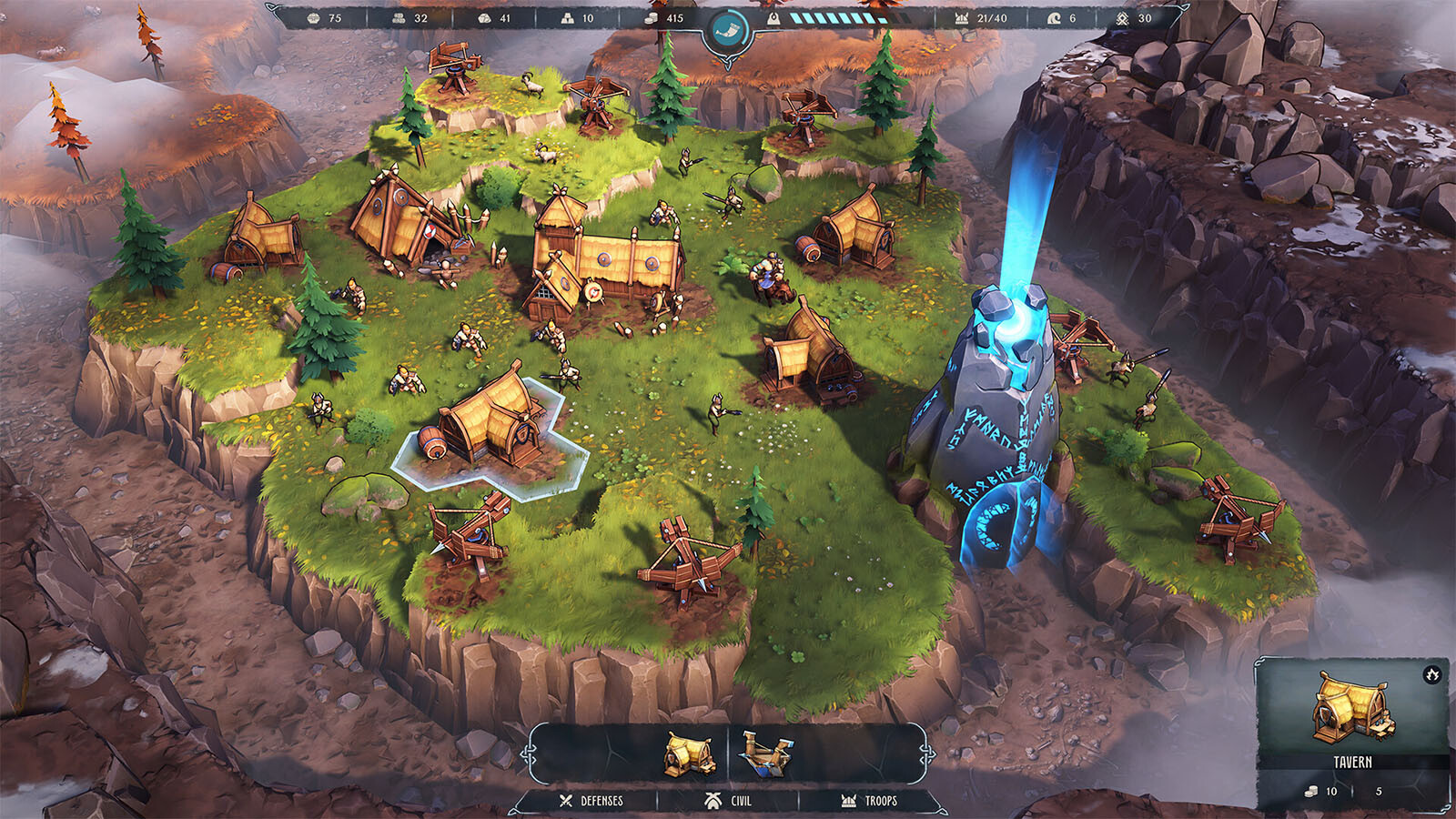Pick the wooden ballista structure icon

[x=767, y=753]
